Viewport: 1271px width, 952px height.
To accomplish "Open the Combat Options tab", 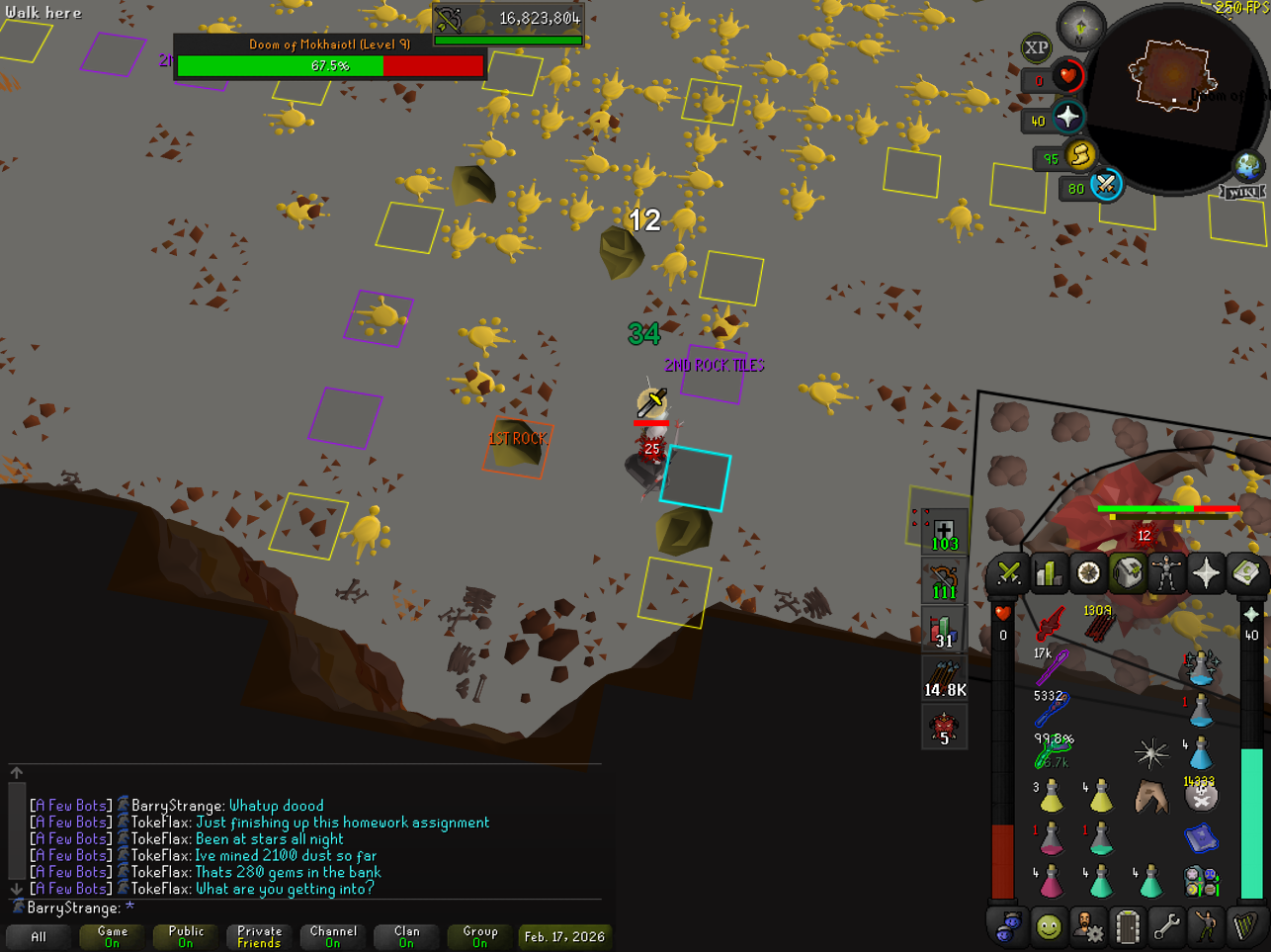I will tap(1009, 573).
